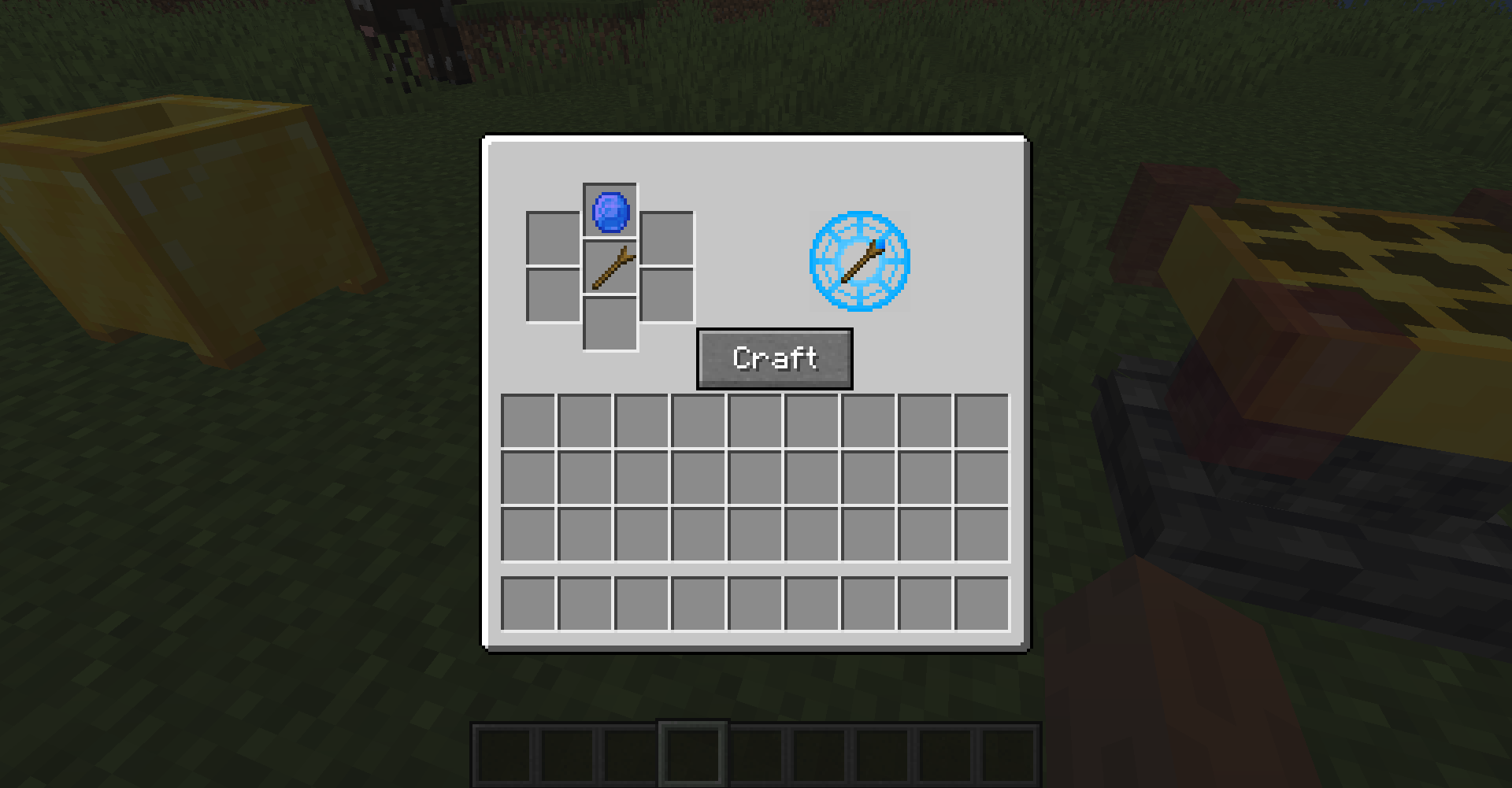Screen dimensions: 1512x788
Task: Click the center slot of the third inventory row
Action: coord(754,533)
